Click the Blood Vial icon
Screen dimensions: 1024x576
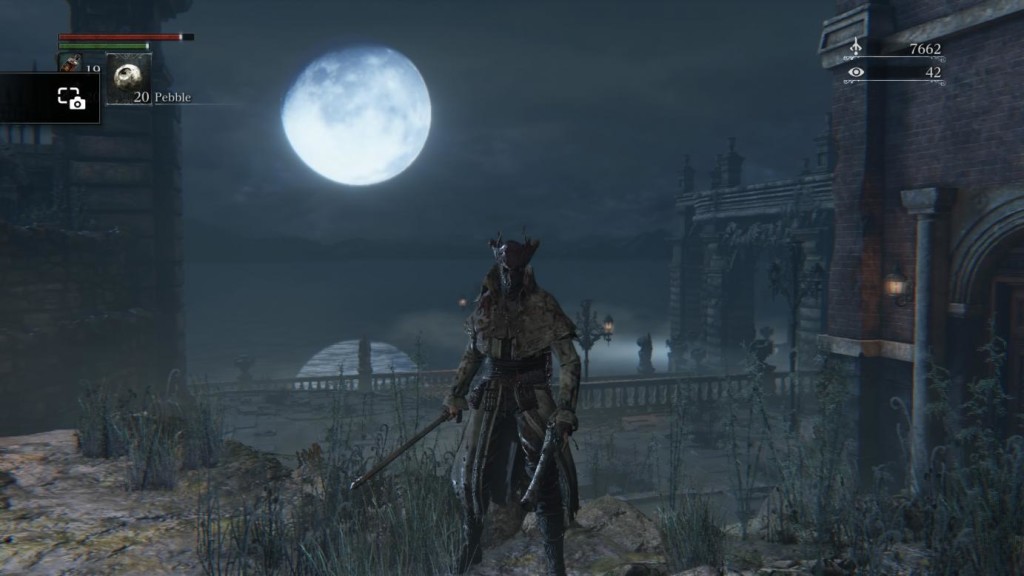pyautogui.click(x=70, y=62)
